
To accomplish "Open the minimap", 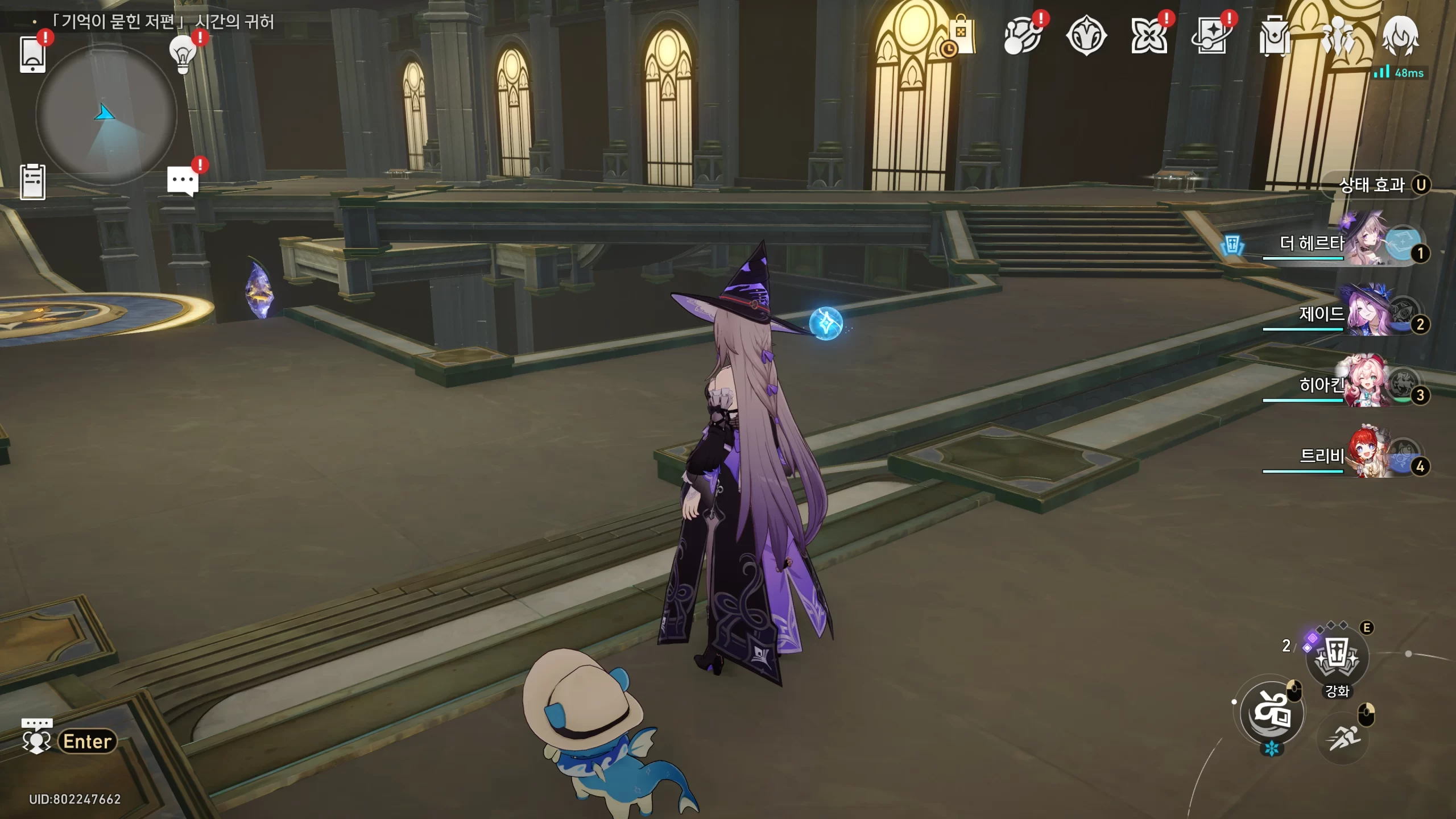I will pyautogui.click(x=106, y=115).
